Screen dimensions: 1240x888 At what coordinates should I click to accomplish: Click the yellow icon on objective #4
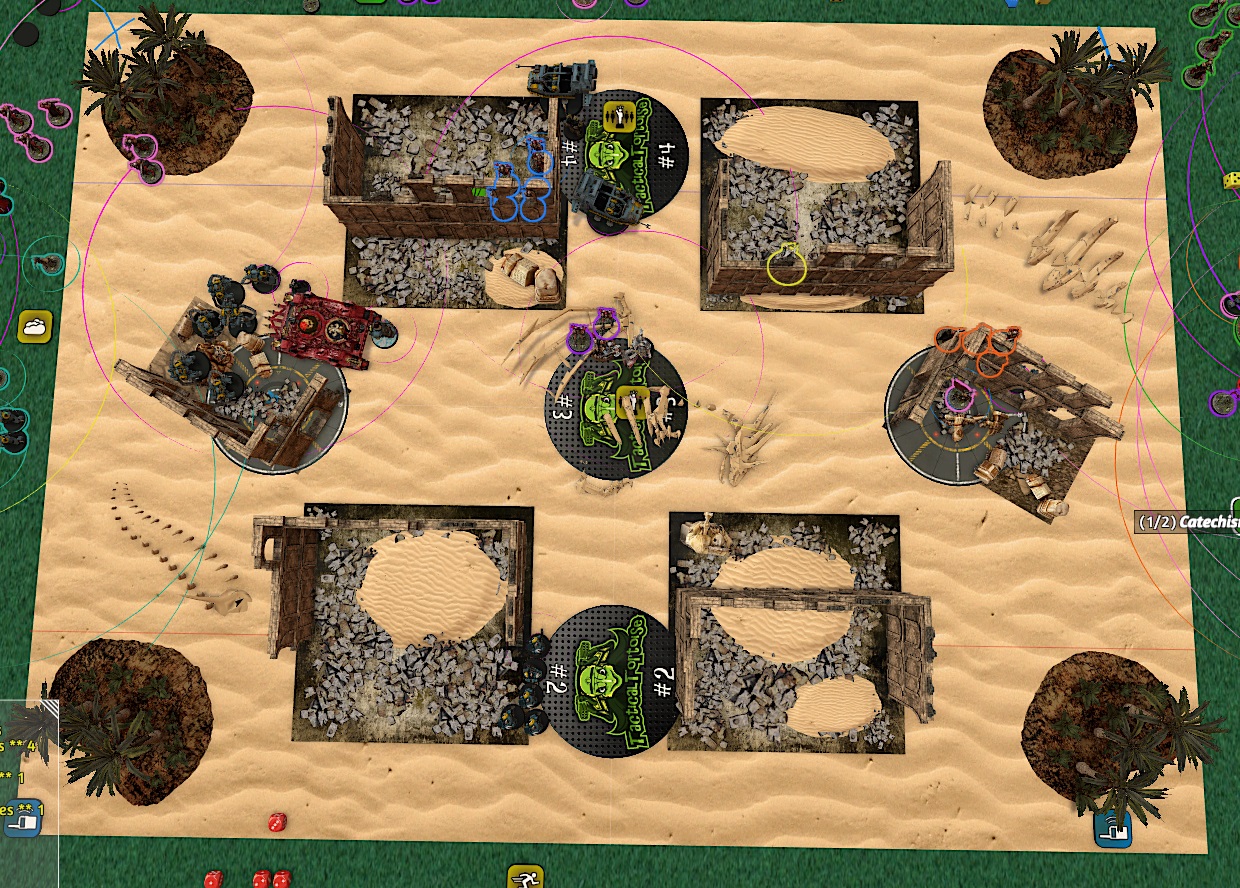(622, 117)
